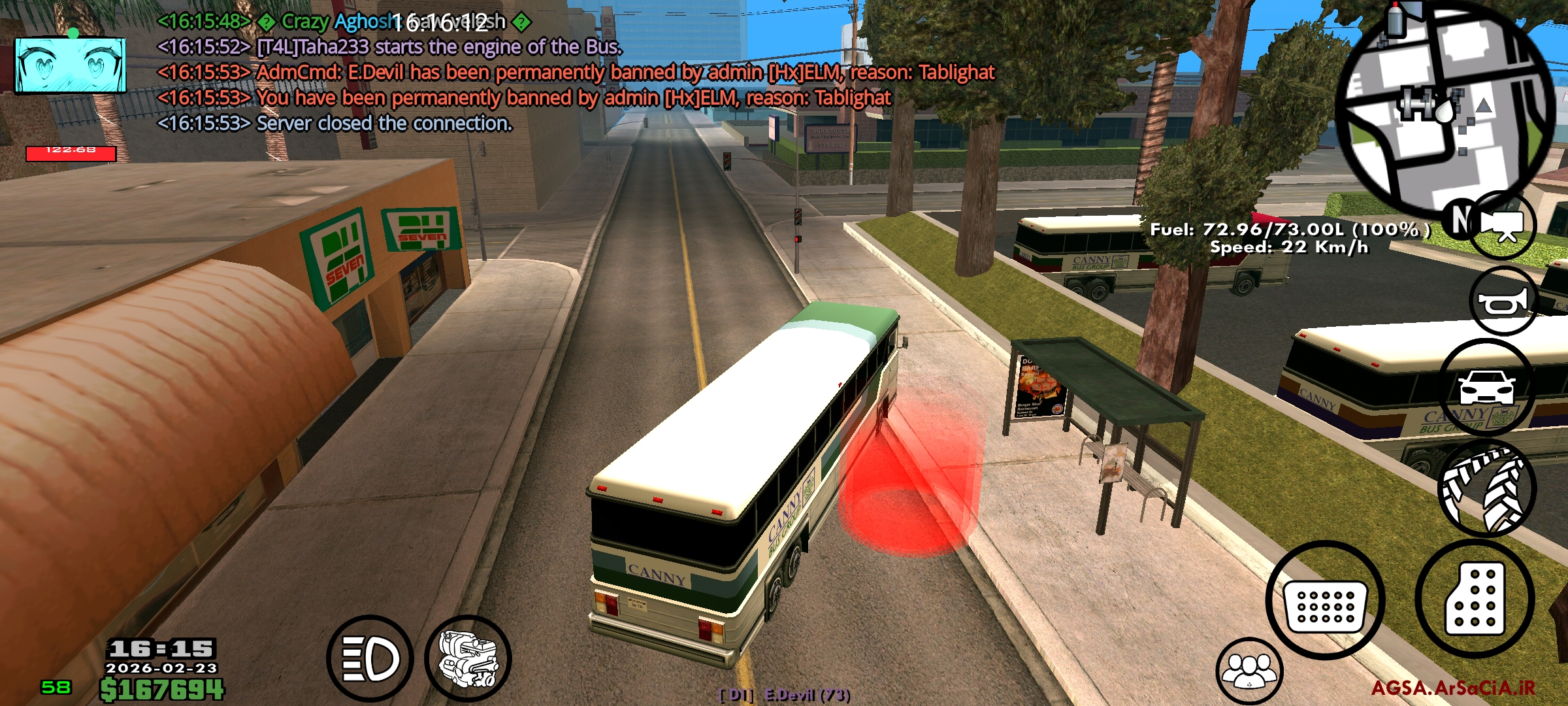Image resolution: width=1568 pixels, height=706 pixels.
Task: Hit the accelerator pedal
Action: (x=1475, y=599)
